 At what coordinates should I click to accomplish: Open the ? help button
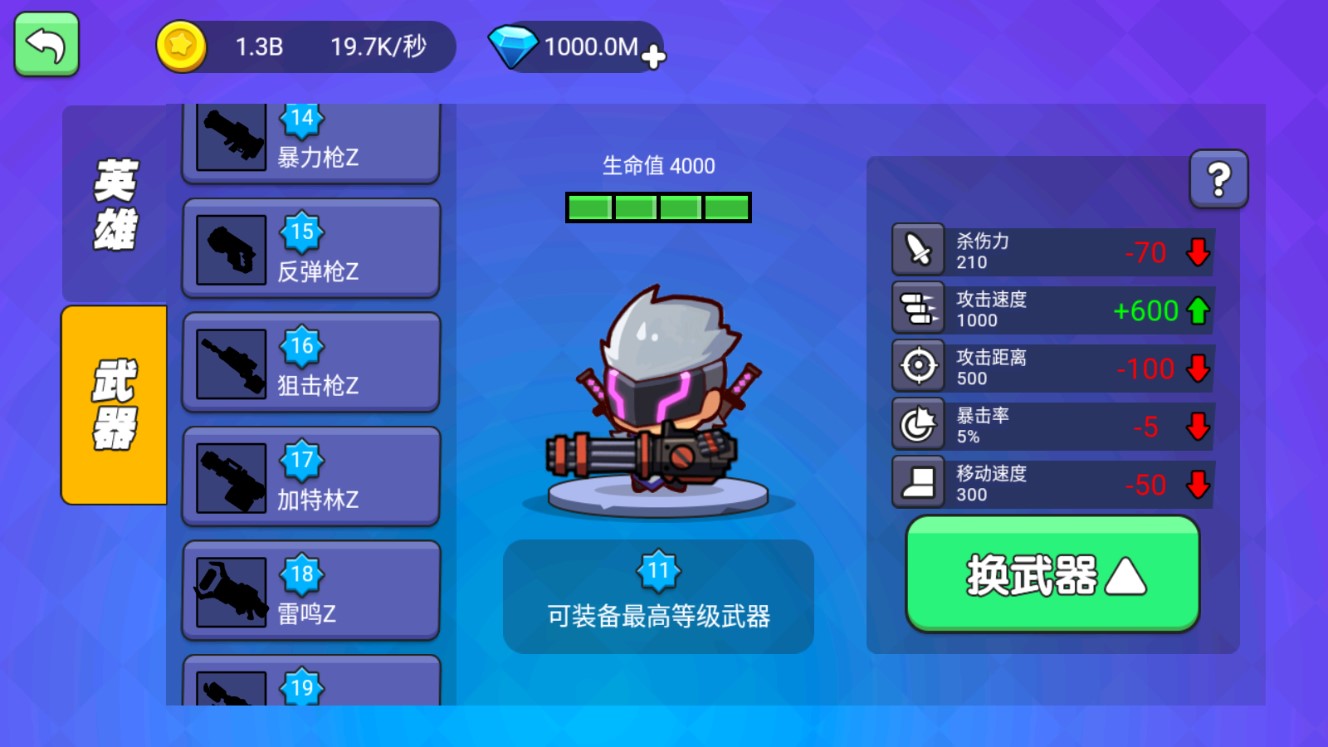(x=1219, y=178)
